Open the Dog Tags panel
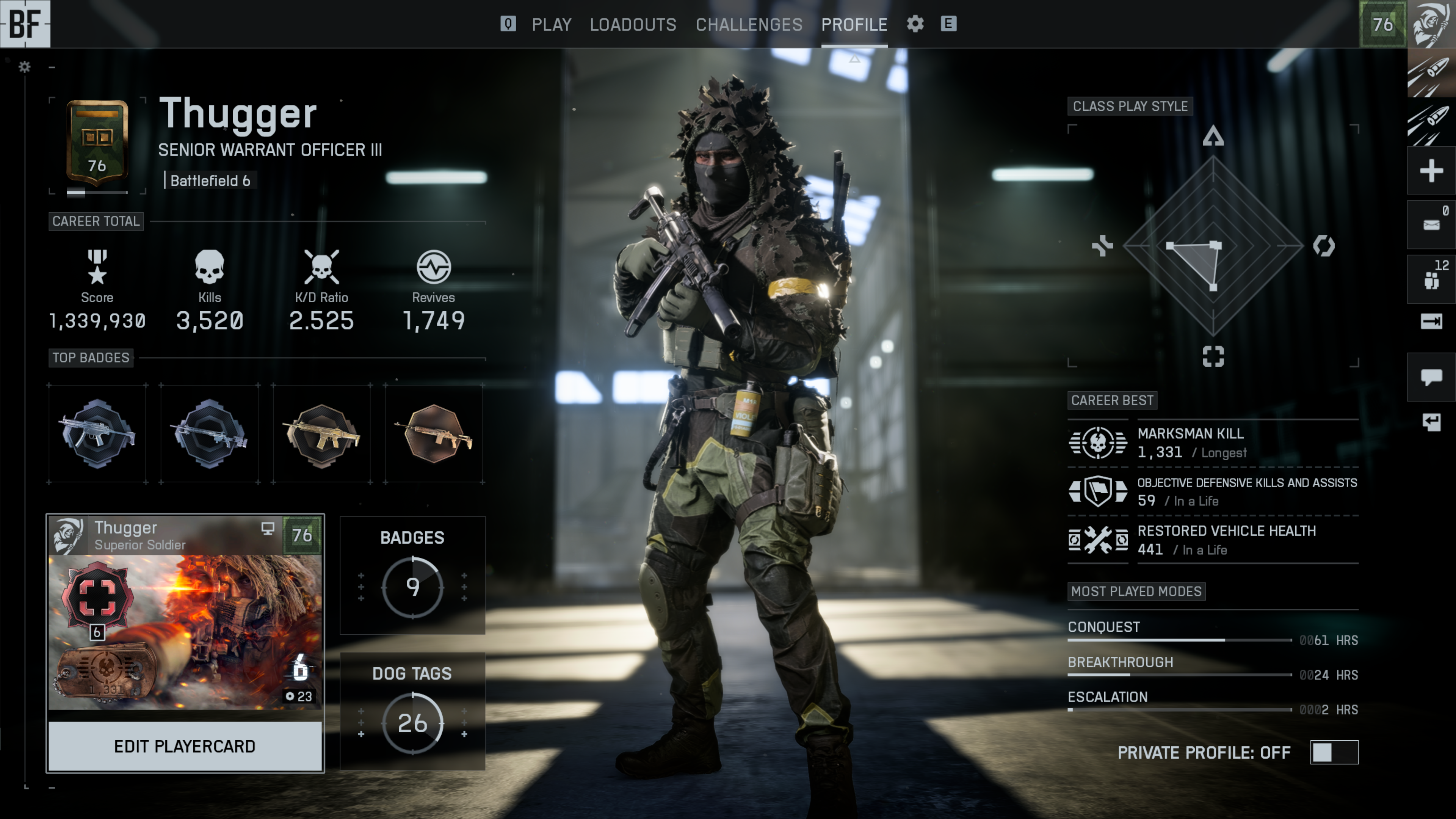The image size is (1456, 819). [412, 711]
